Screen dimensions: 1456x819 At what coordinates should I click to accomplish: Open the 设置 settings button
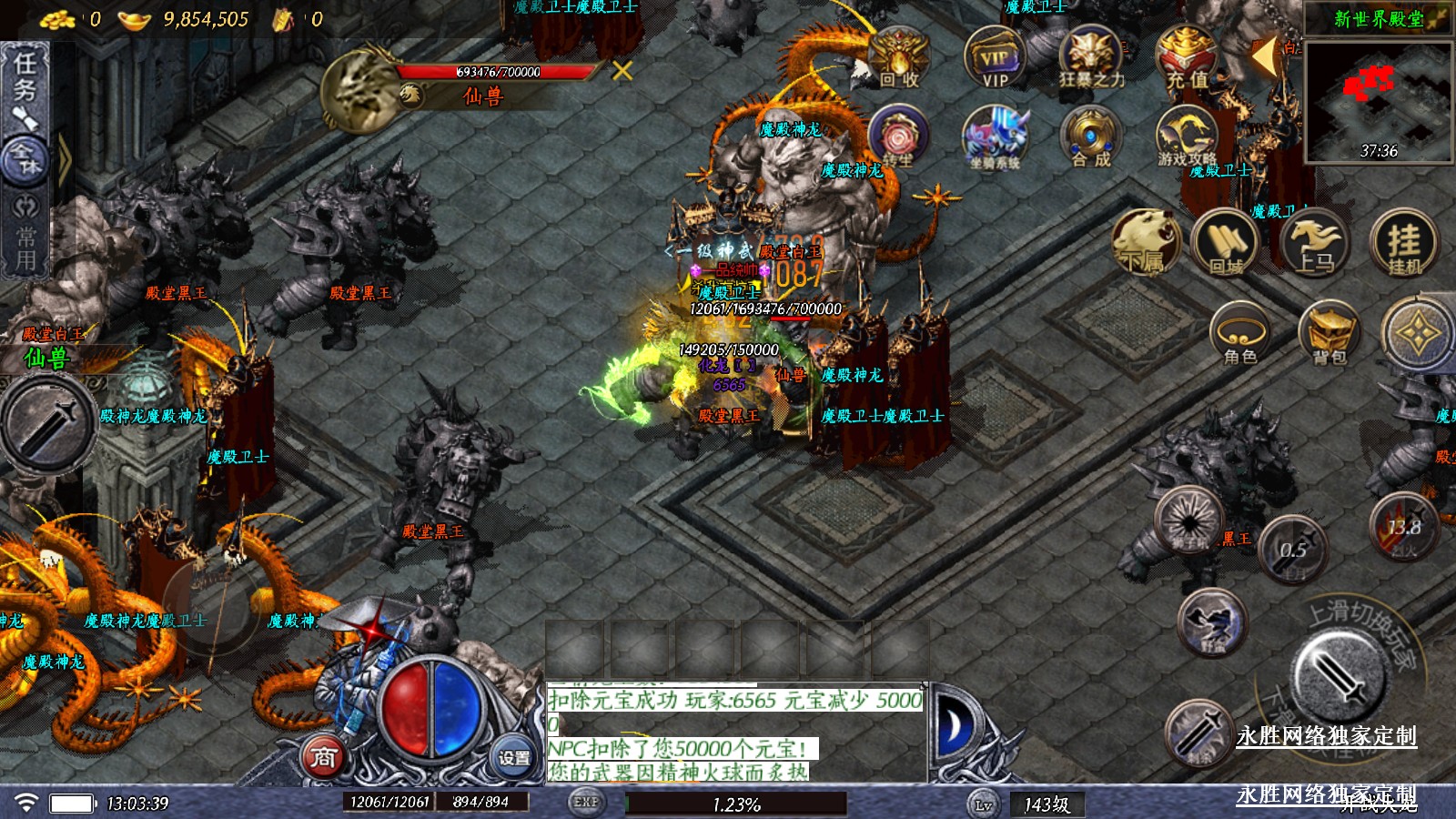(x=514, y=757)
